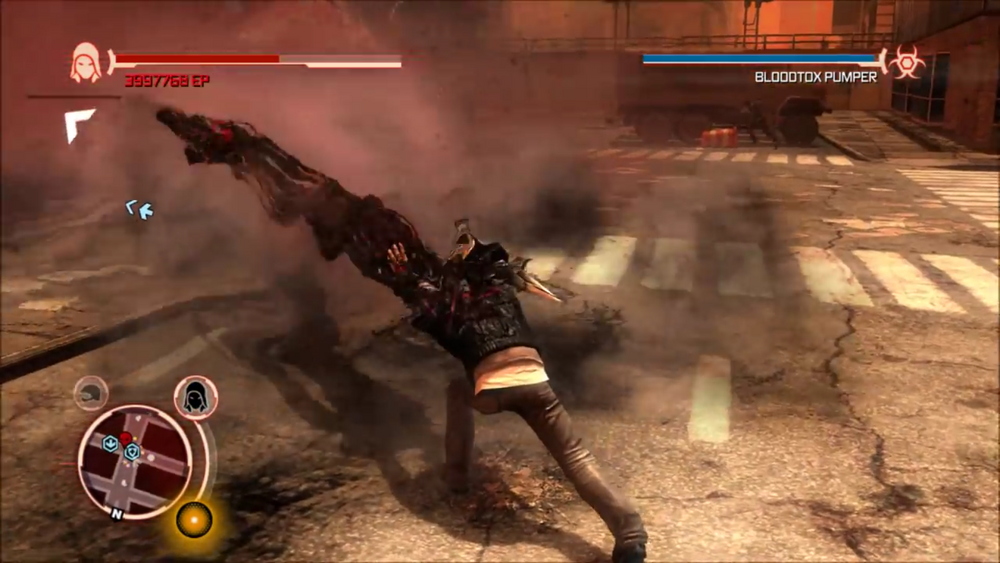
Task: Click the white chevron corner marker
Action: coord(78,123)
